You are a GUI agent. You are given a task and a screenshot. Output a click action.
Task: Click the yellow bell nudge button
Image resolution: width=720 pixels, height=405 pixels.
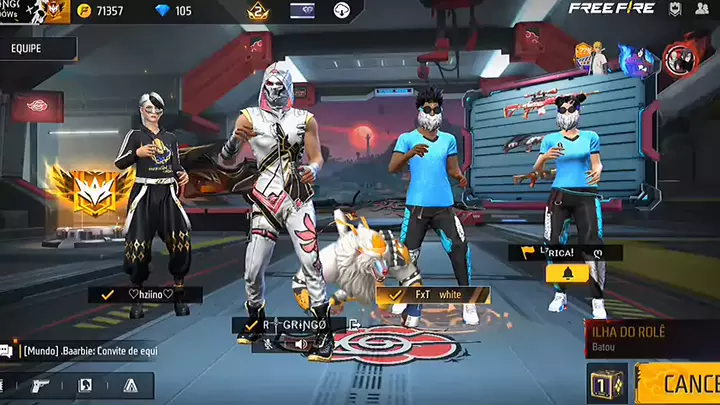point(566,273)
